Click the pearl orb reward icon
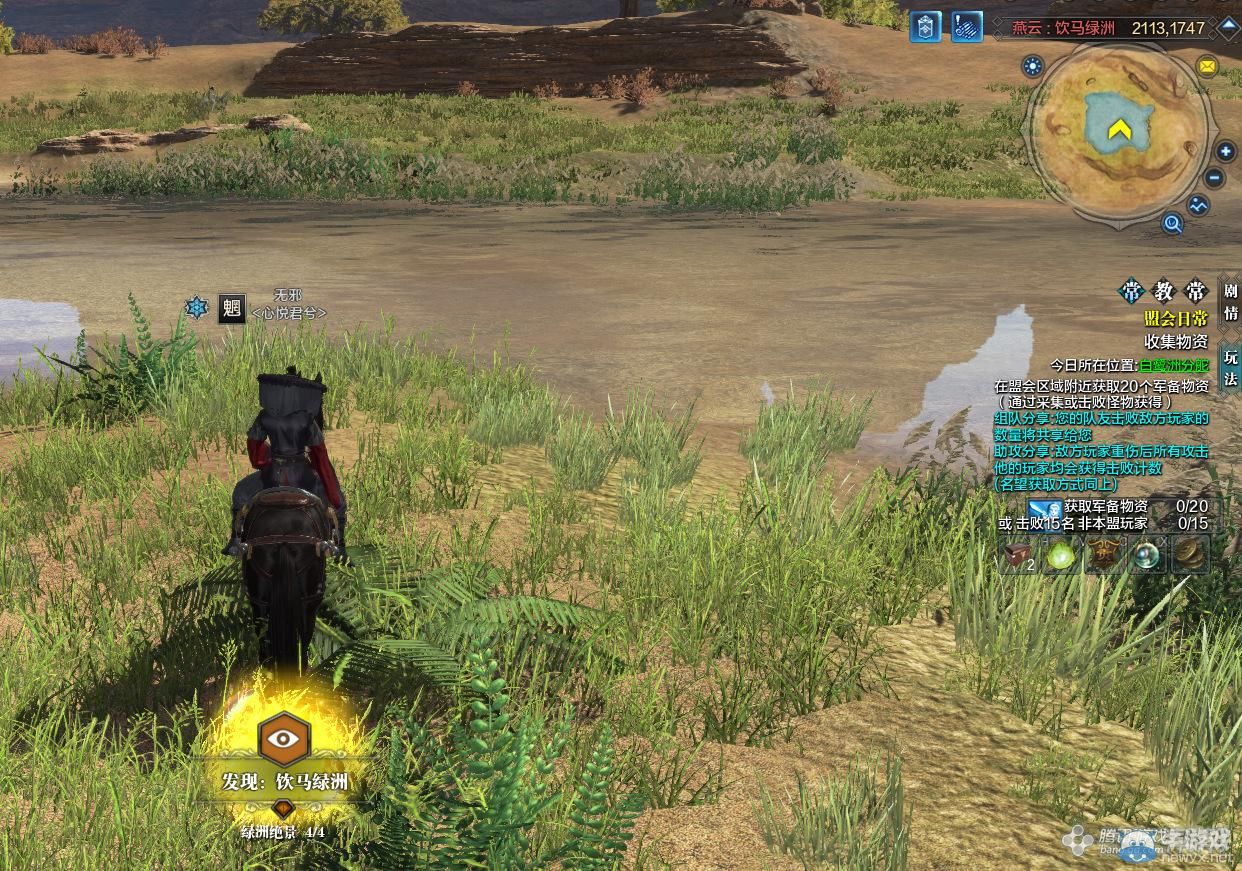Screen dimensions: 1242x871 [x=1147, y=554]
